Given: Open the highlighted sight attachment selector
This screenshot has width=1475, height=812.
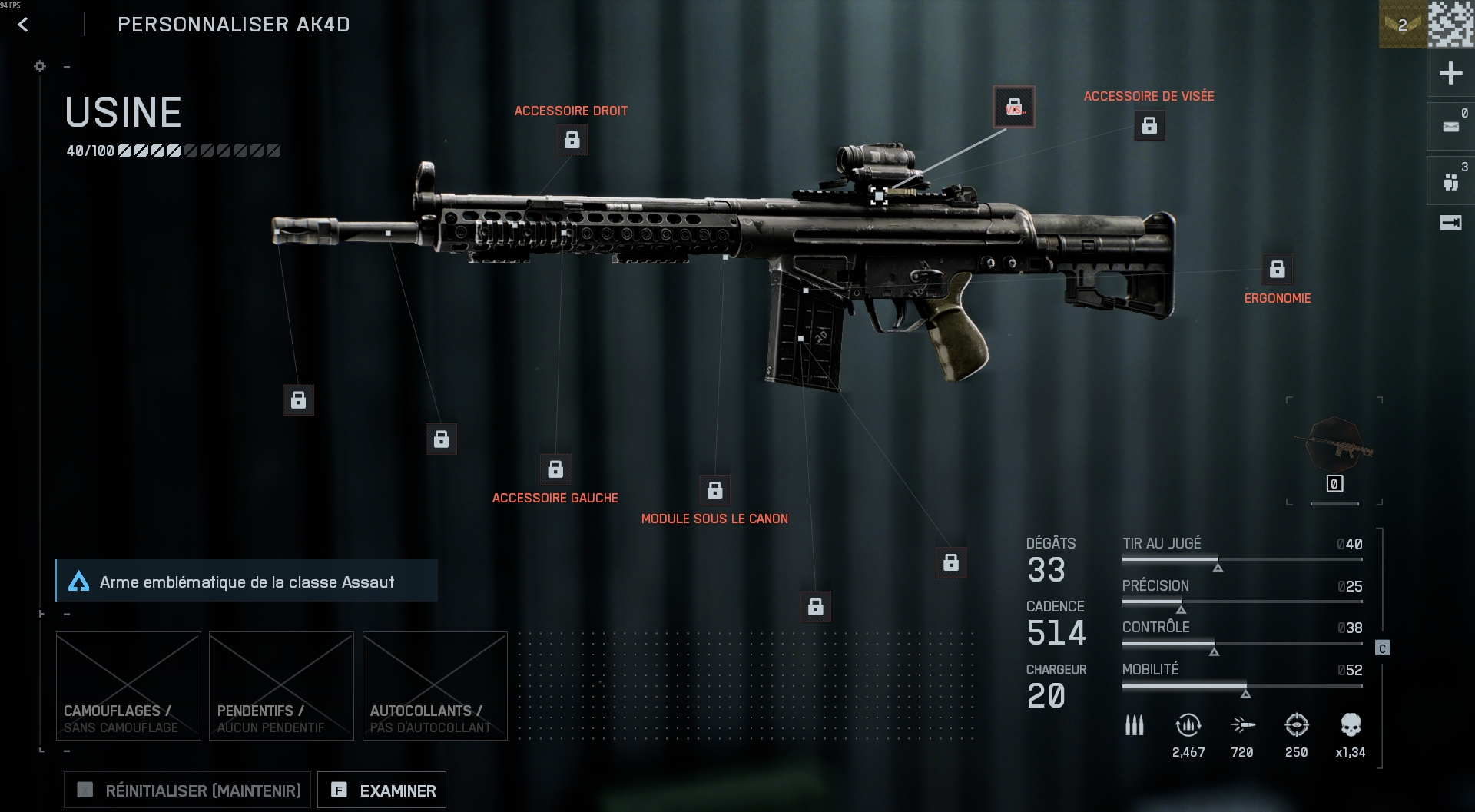Looking at the screenshot, I should point(1015,107).
